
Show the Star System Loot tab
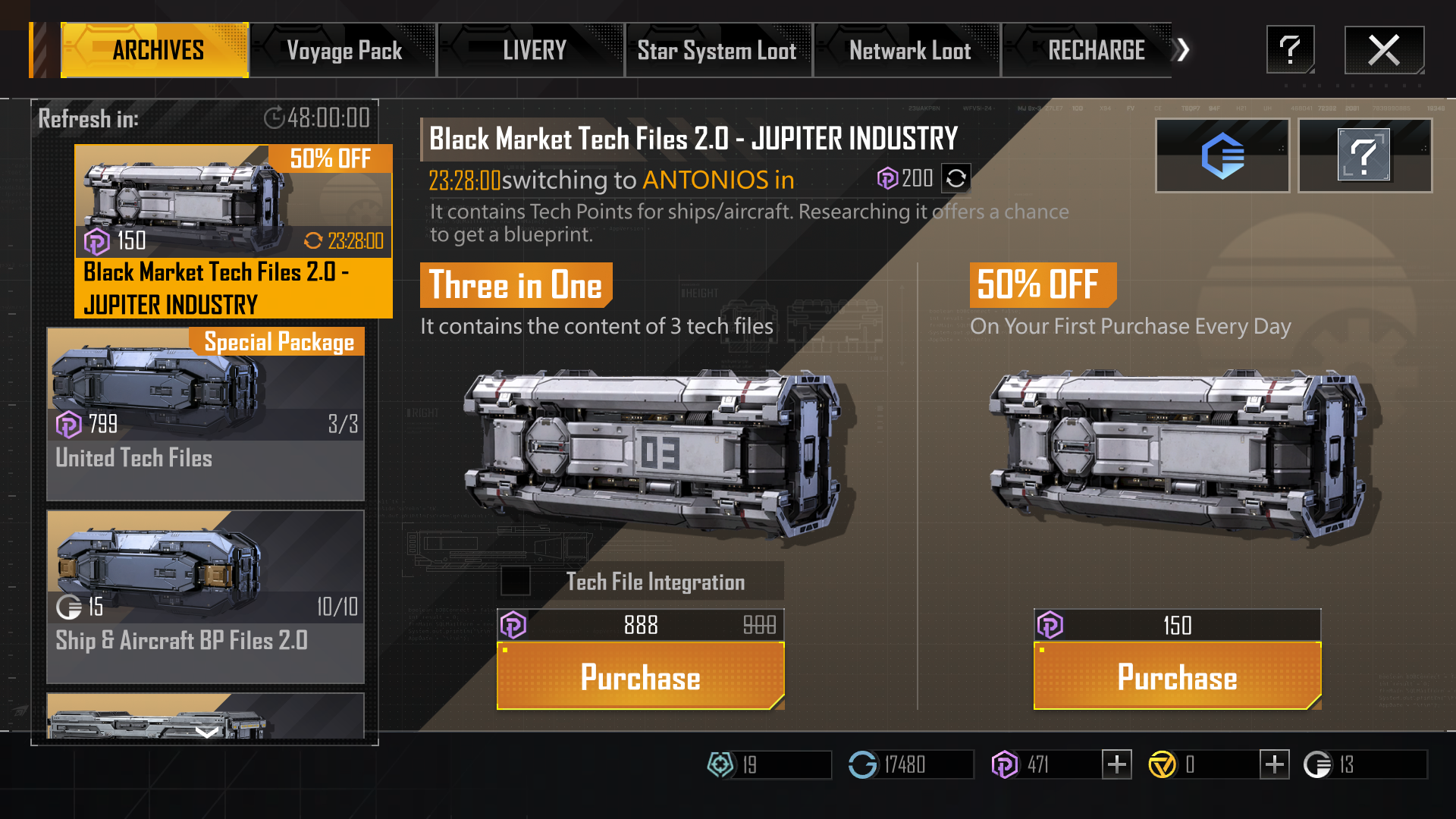(x=717, y=51)
